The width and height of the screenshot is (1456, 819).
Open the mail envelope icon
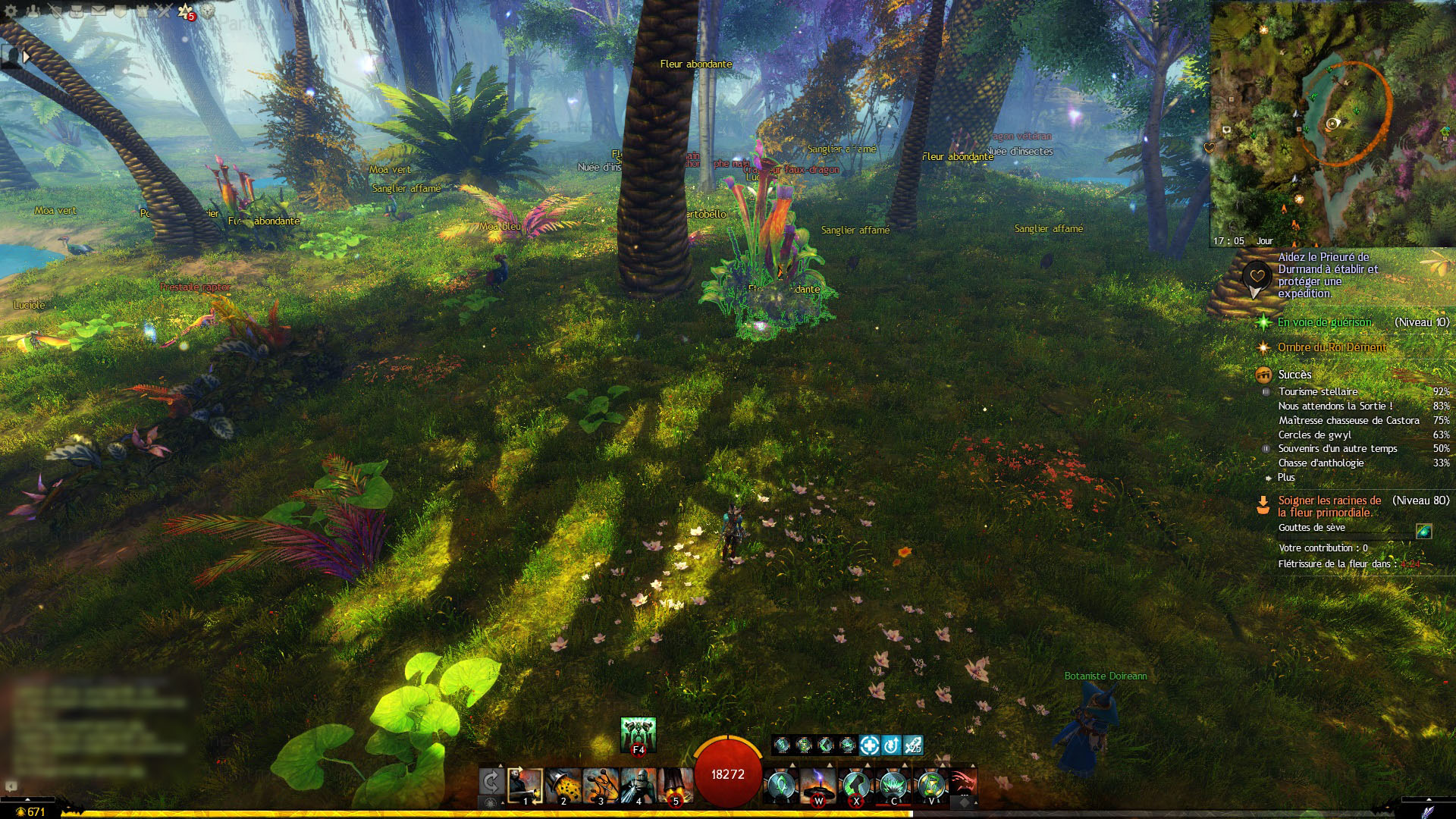[99, 11]
